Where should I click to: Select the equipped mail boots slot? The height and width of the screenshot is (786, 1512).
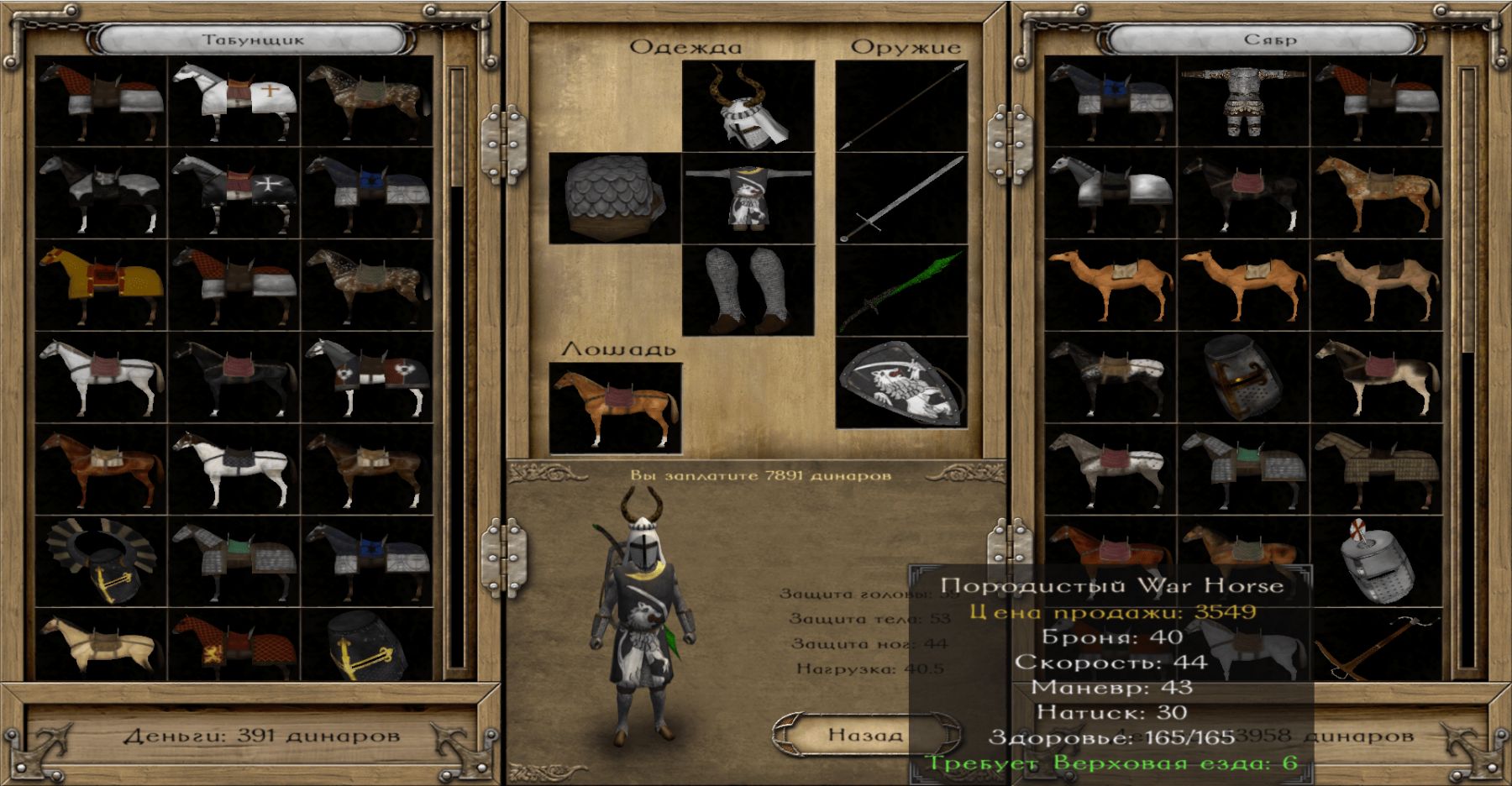tap(748, 291)
